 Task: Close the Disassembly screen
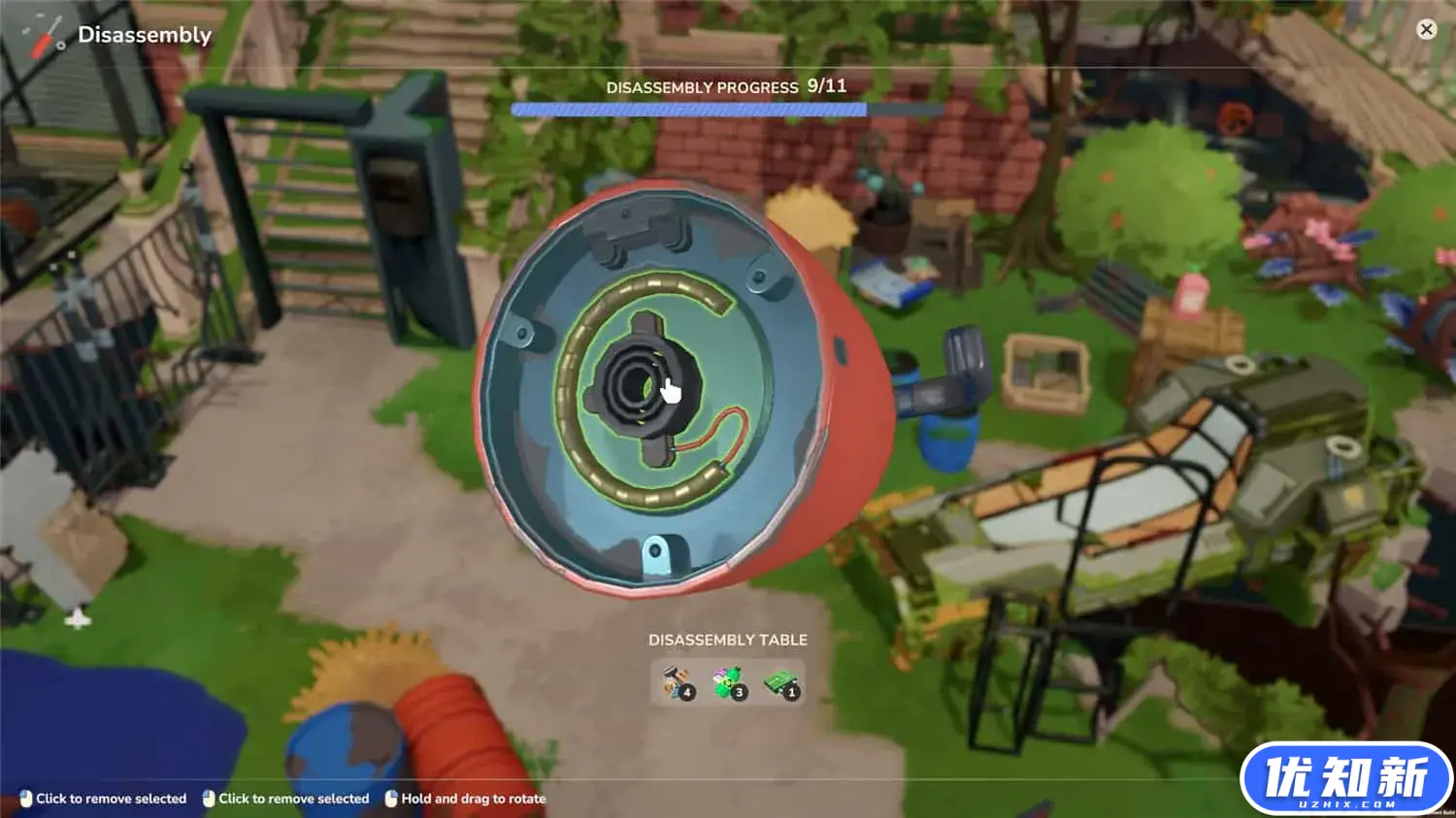(1426, 29)
